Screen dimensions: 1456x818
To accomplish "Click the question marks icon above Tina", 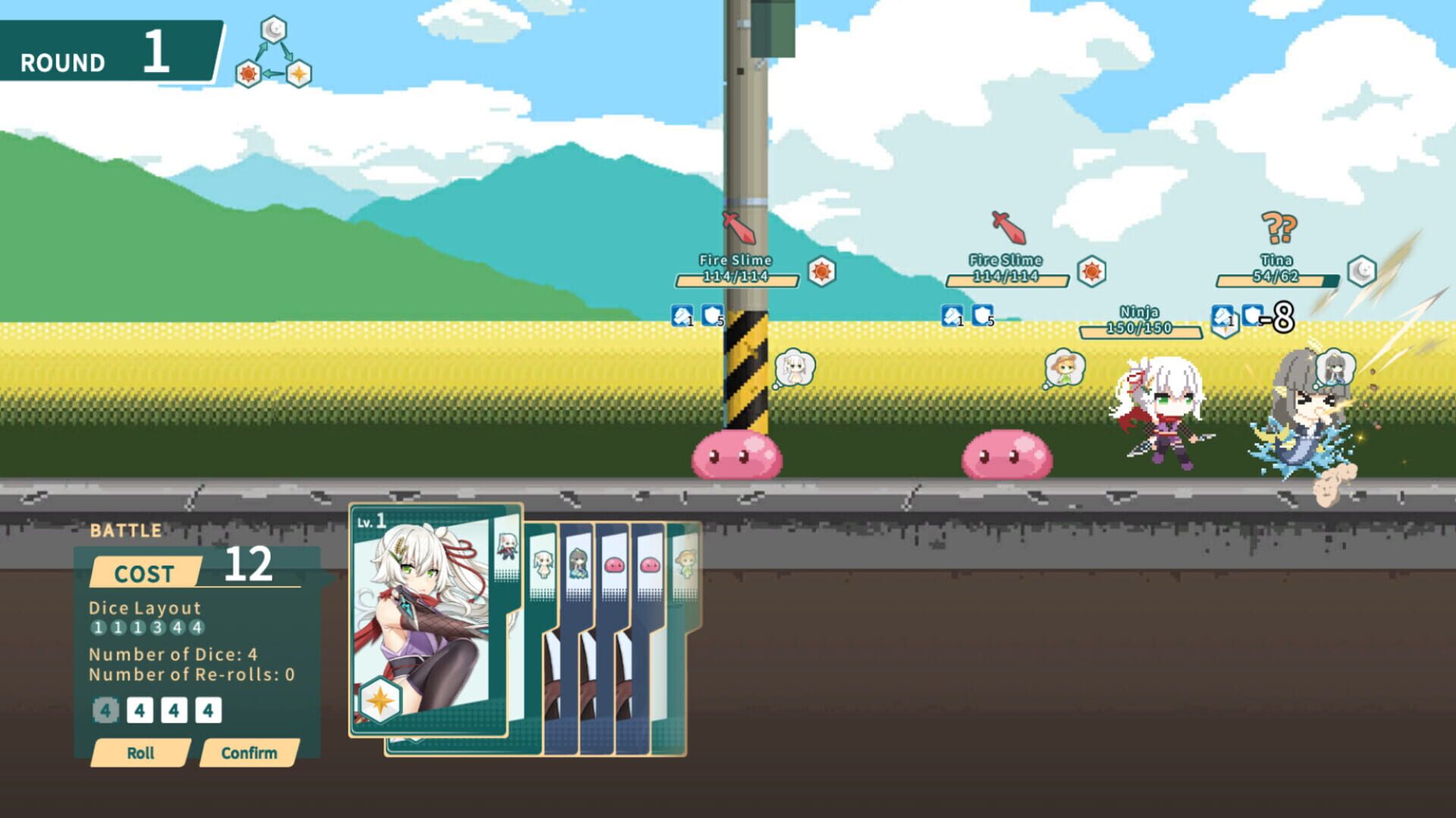I will pyautogui.click(x=1278, y=226).
